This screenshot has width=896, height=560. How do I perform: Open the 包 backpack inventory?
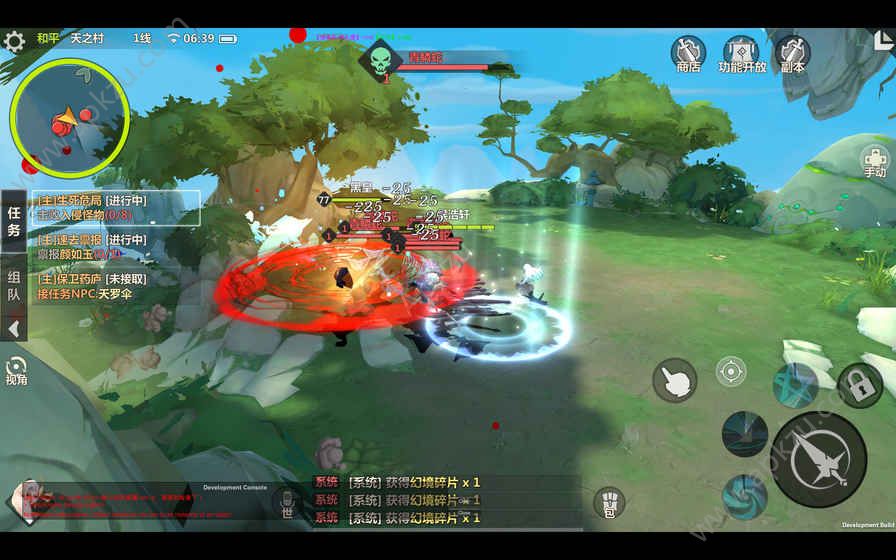609,502
